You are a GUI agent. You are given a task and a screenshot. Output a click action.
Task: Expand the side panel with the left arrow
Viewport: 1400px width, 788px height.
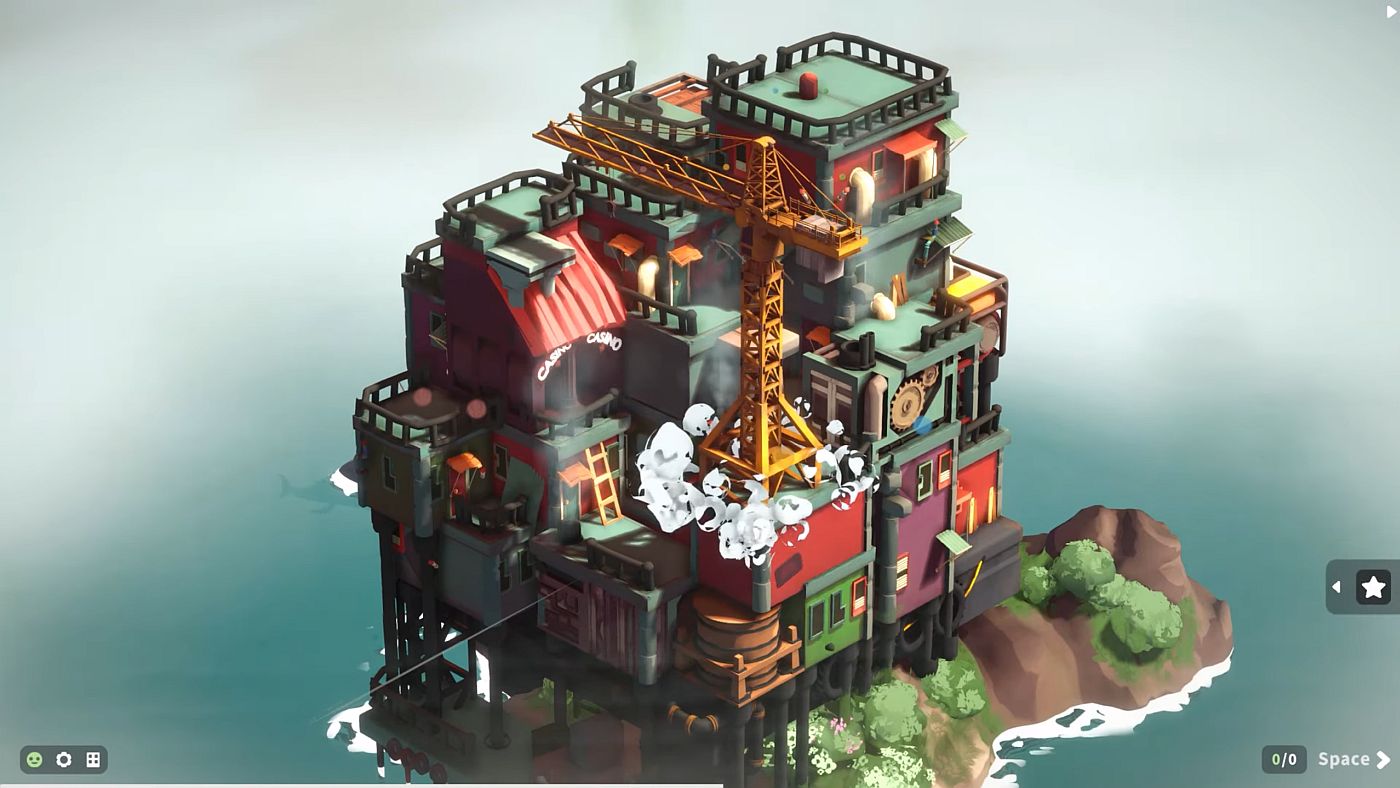pyautogui.click(x=1337, y=587)
